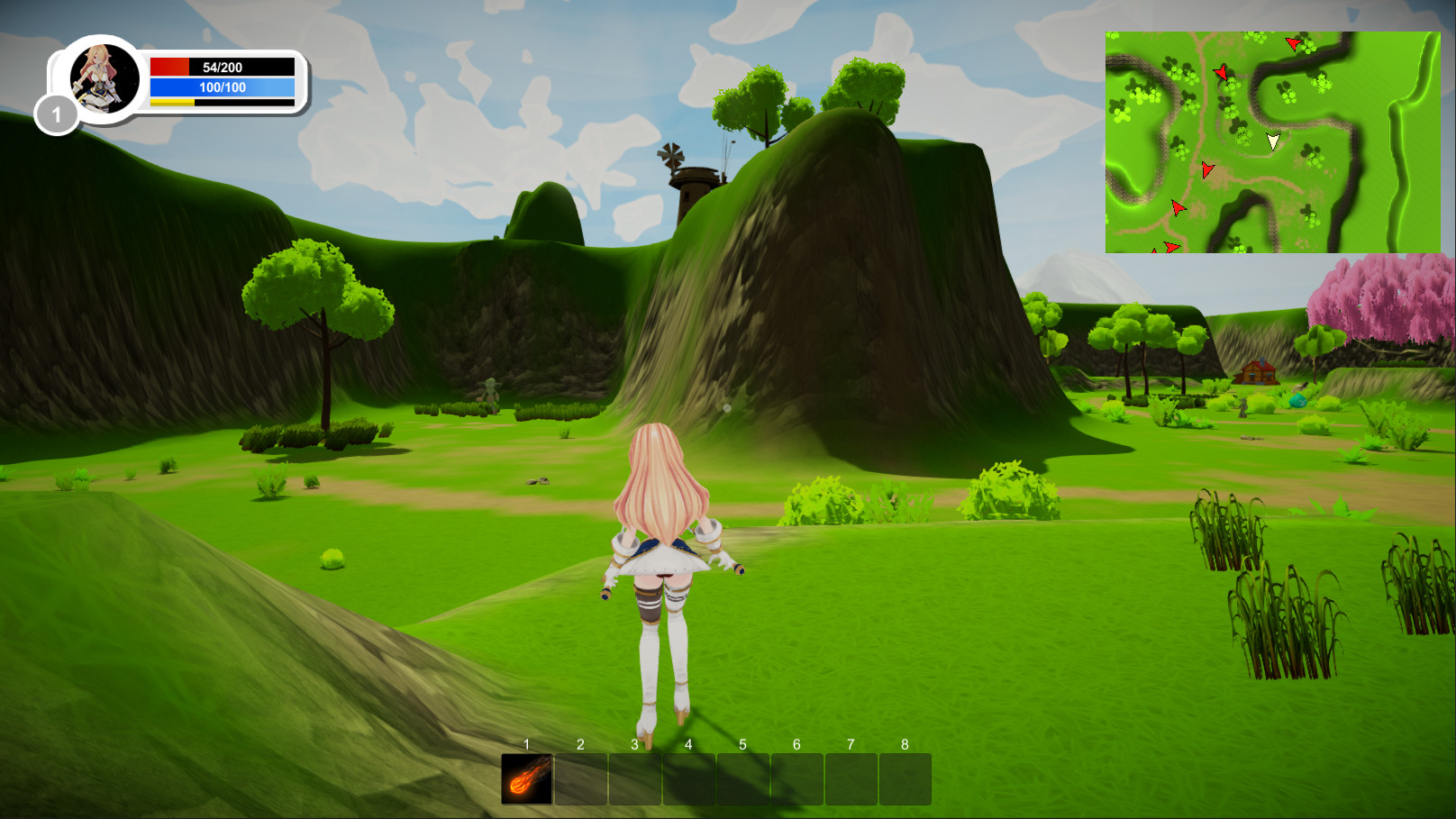Click the empty hotbar slot 2
The height and width of the screenshot is (819, 1456).
(580, 780)
